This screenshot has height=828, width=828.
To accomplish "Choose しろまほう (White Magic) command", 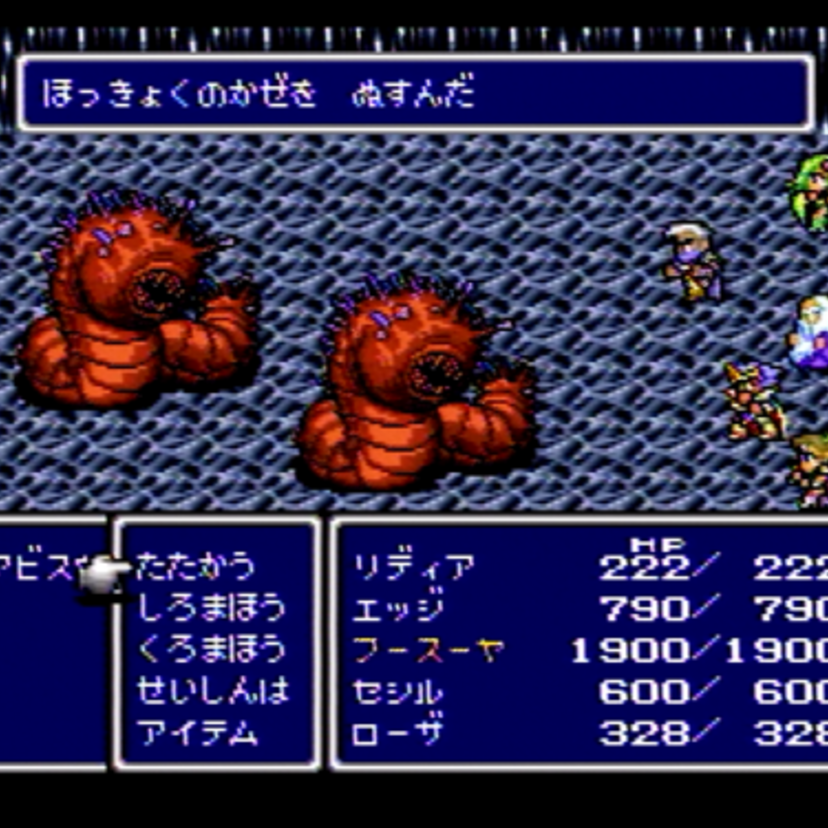I will [x=210, y=608].
